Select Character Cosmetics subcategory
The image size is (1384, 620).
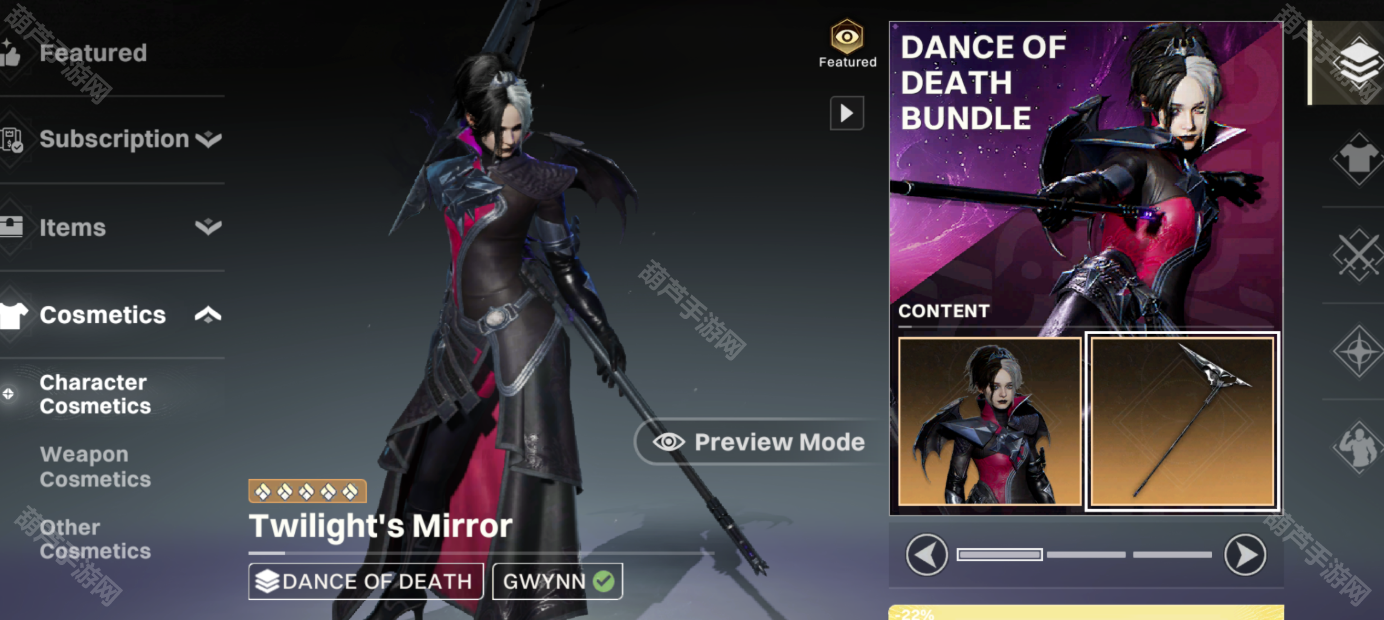(x=95, y=394)
